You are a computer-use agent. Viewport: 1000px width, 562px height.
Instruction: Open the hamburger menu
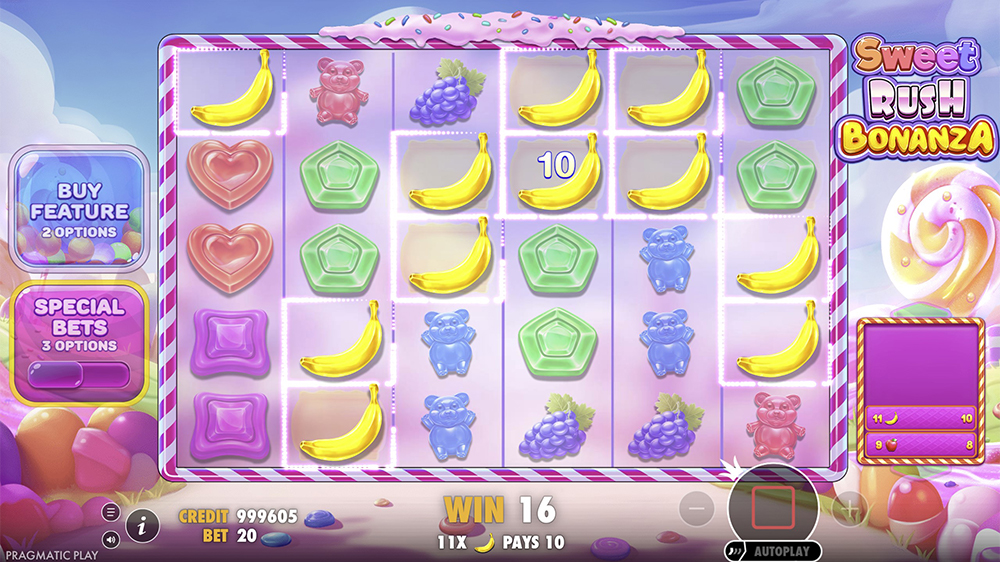click(111, 512)
